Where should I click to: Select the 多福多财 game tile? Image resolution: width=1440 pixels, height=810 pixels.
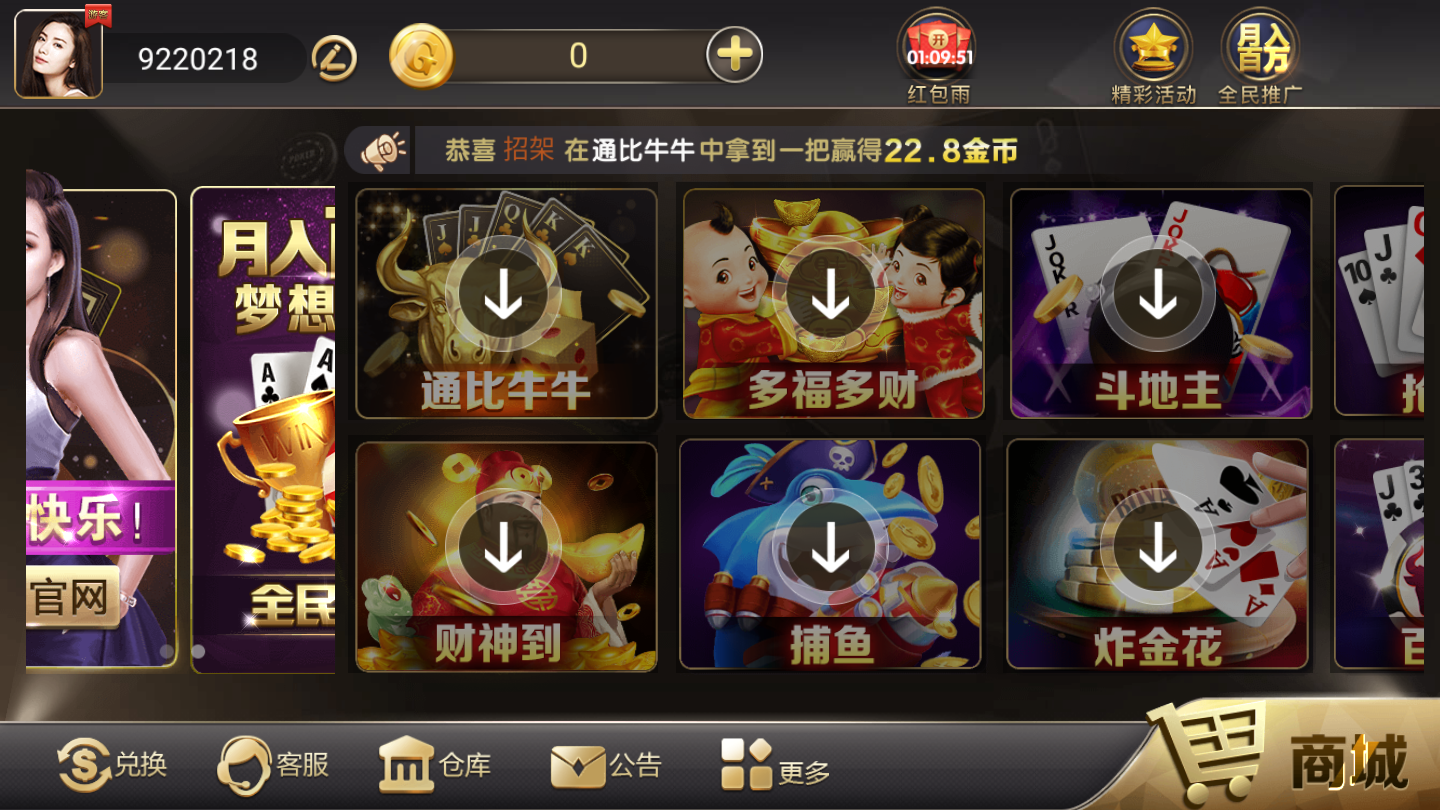pos(832,295)
